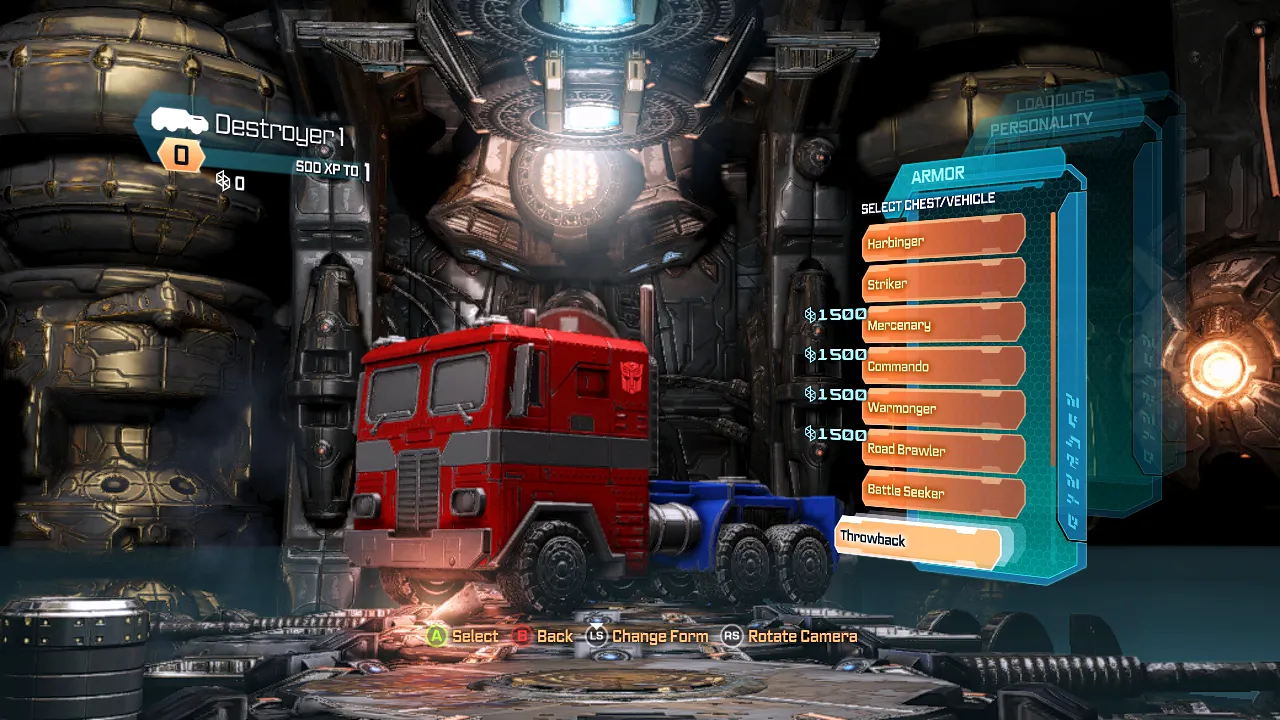Pick the Mercenary armor entry

[942, 325]
